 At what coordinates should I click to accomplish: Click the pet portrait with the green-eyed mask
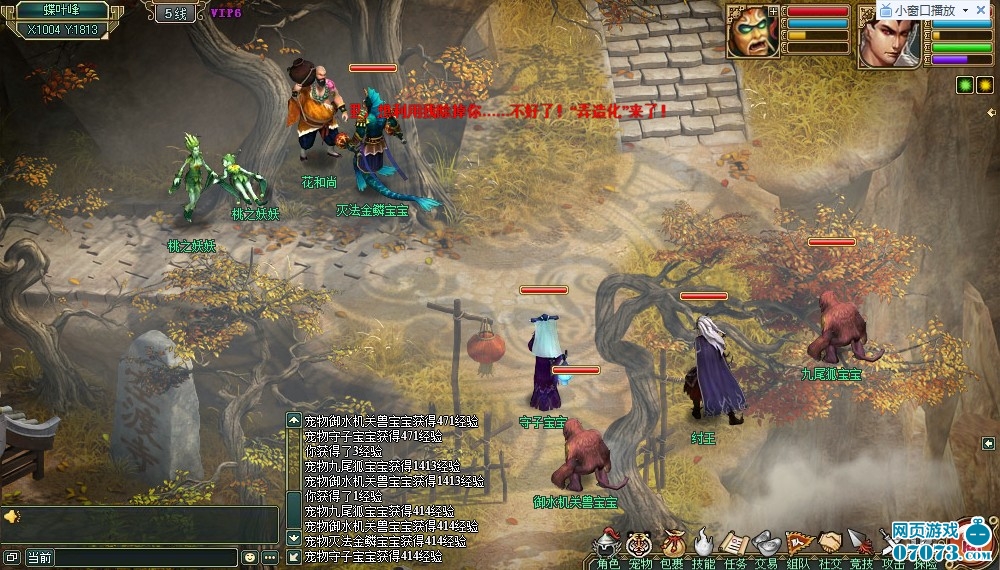click(753, 31)
